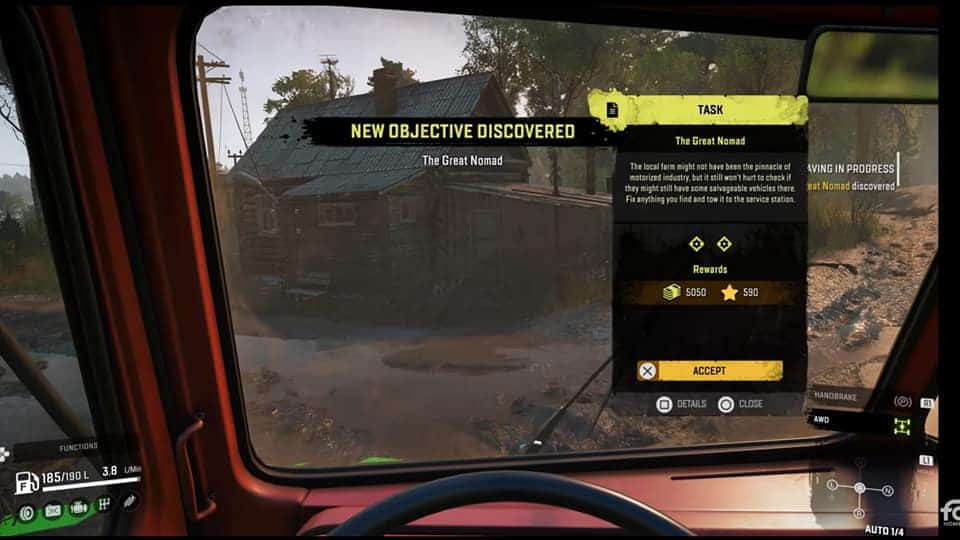This screenshot has height=540, width=960.
Task: Toggle the Handbrake indicator
Action: [x=902, y=401]
